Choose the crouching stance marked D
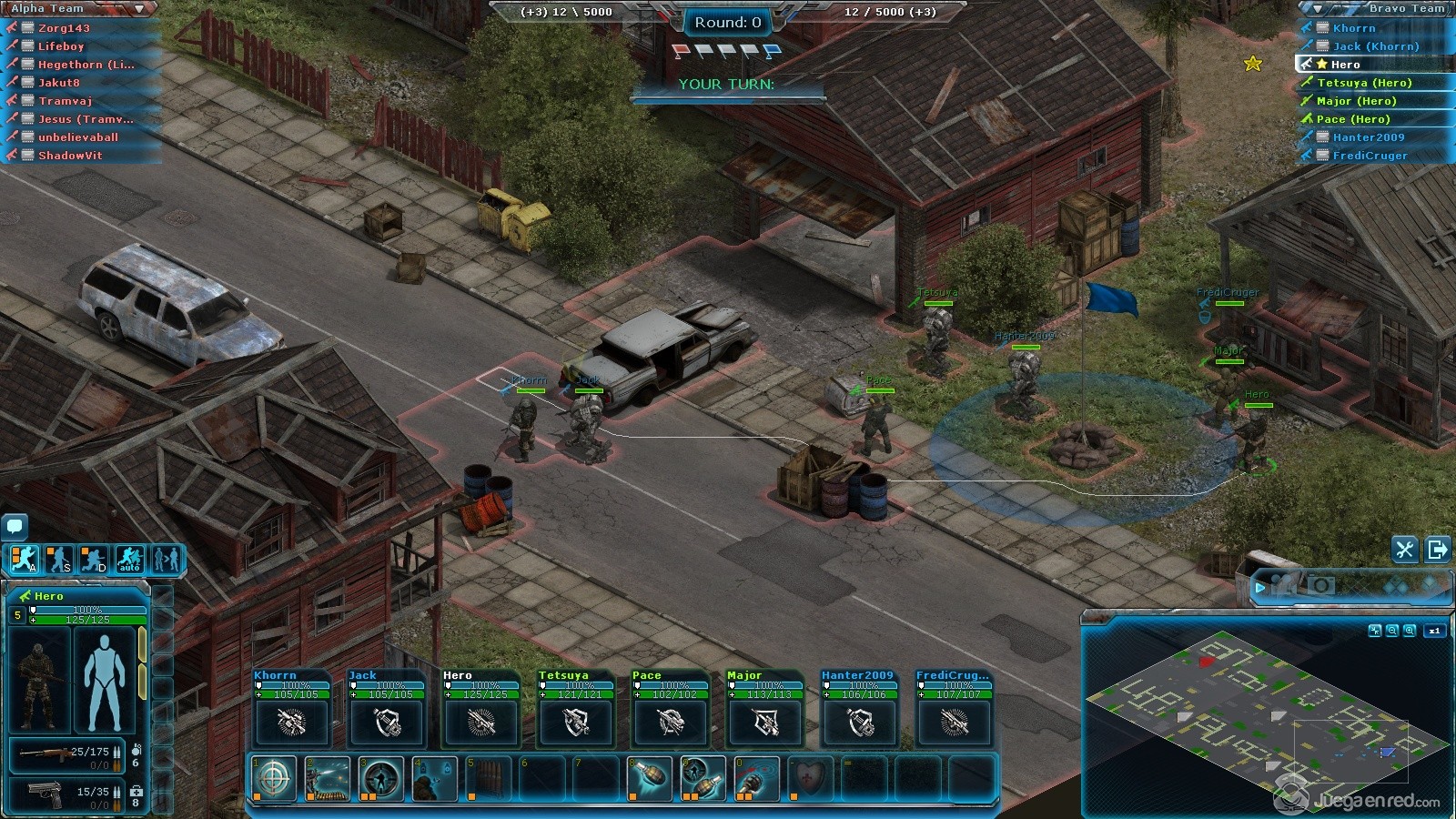1456x819 pixels. [95, 559]
